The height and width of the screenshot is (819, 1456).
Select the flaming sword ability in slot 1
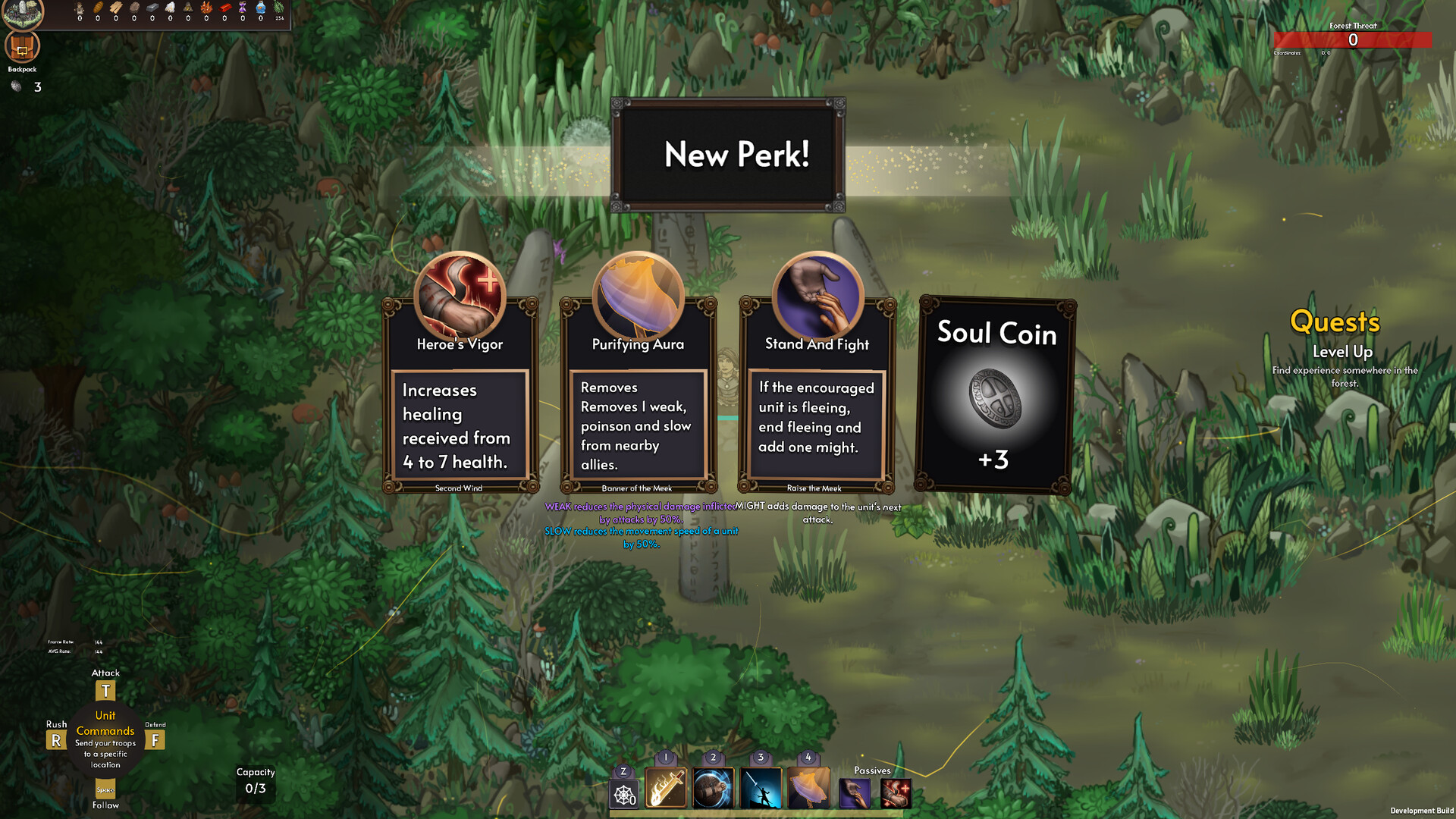coord(665,789)
